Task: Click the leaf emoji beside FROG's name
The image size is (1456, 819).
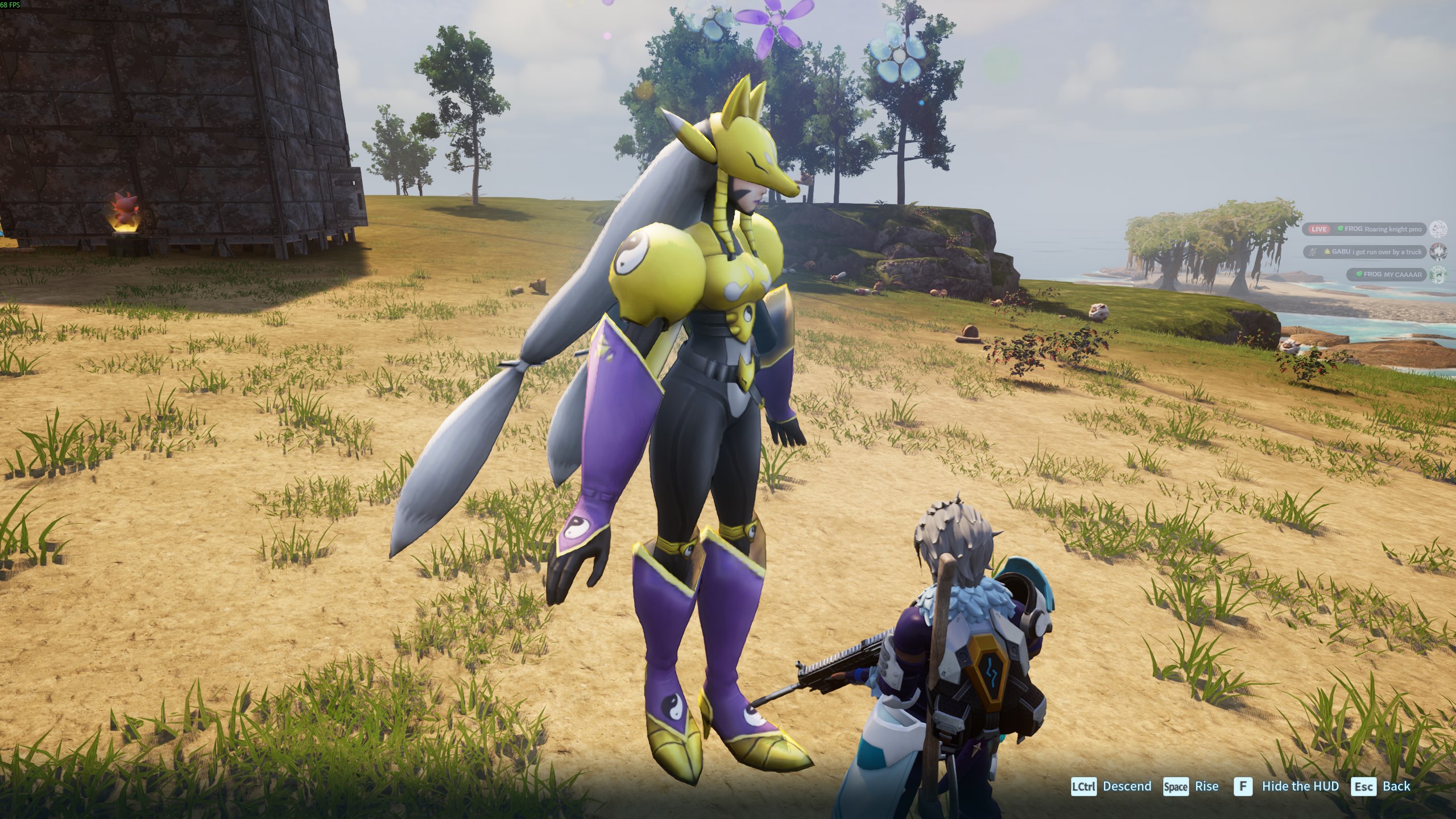Action: [1341, 229]
